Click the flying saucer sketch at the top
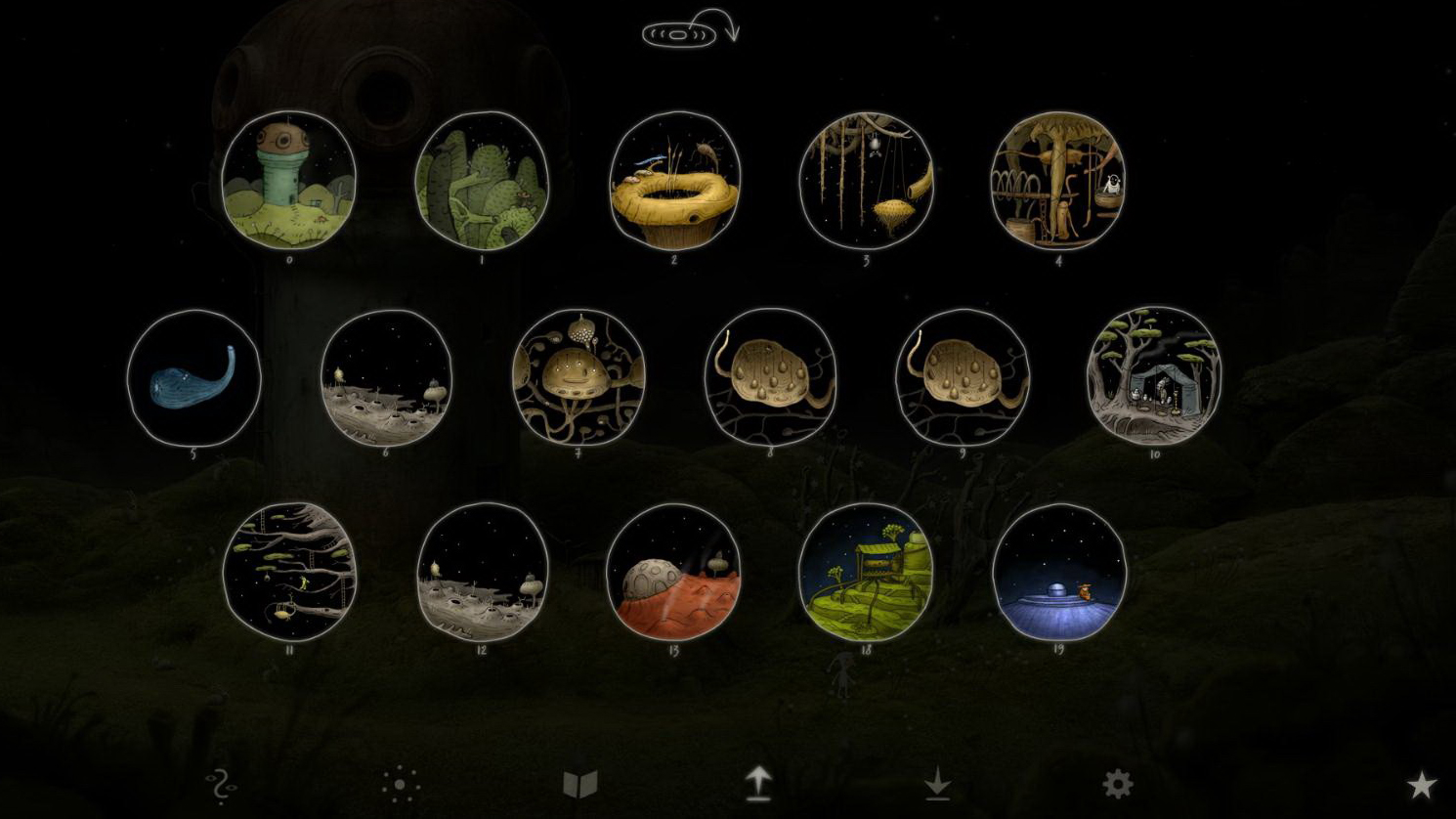Screen dimensions: 1456x819 click(678, 32)
